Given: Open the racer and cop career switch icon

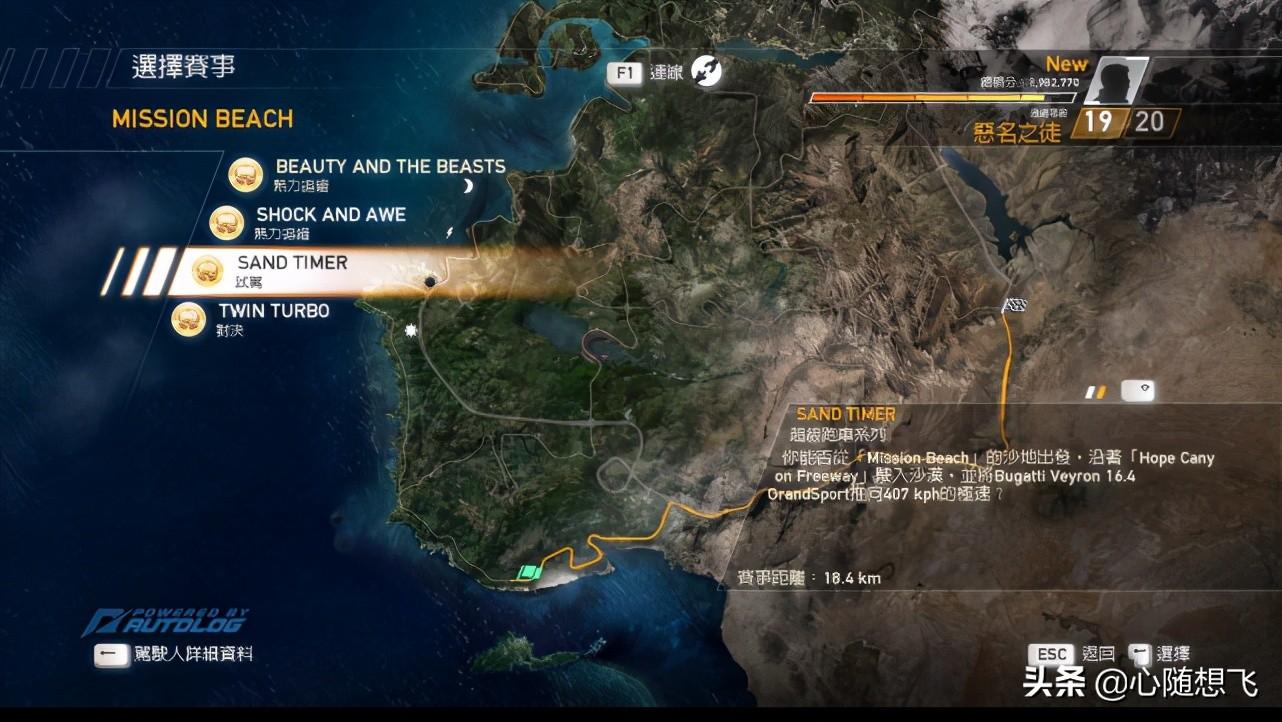Looking at the screenshot, I should pos(706,71).
